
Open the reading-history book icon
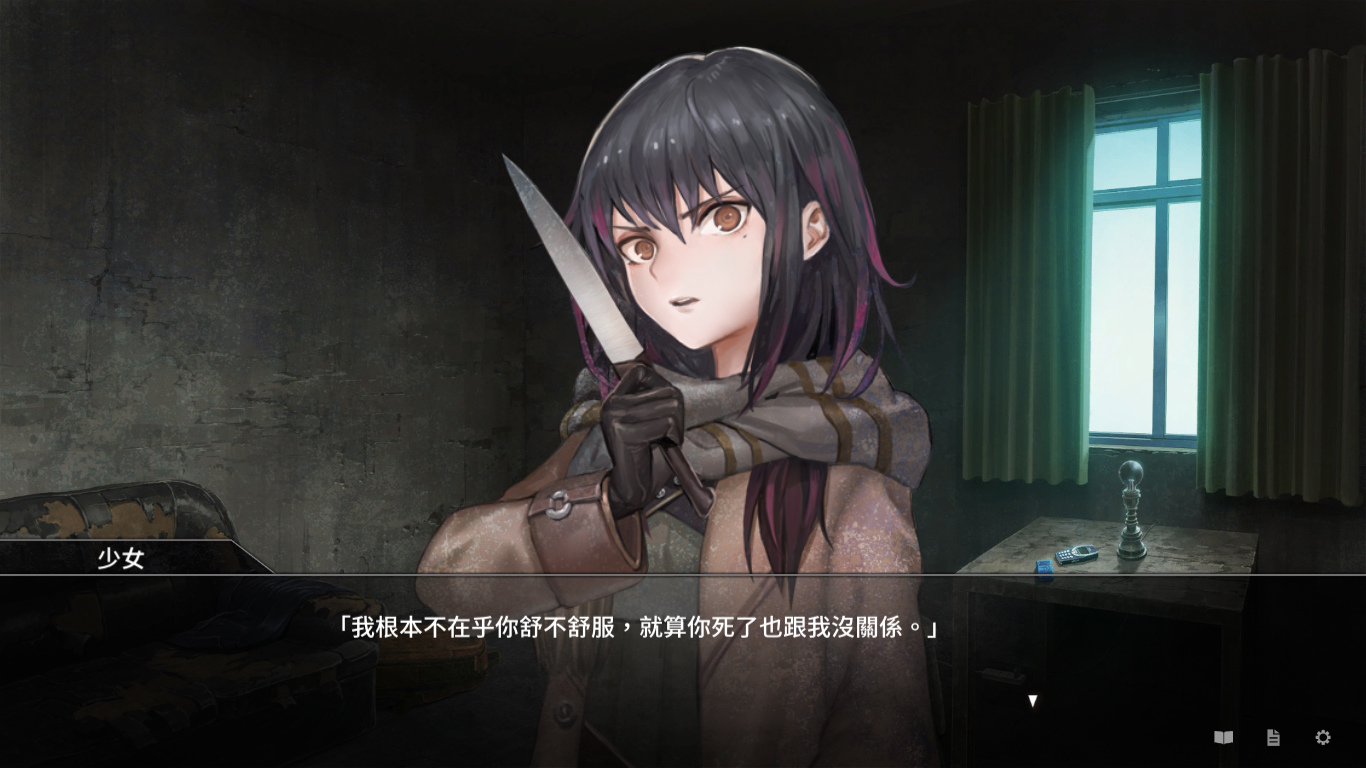[1222, 737]
